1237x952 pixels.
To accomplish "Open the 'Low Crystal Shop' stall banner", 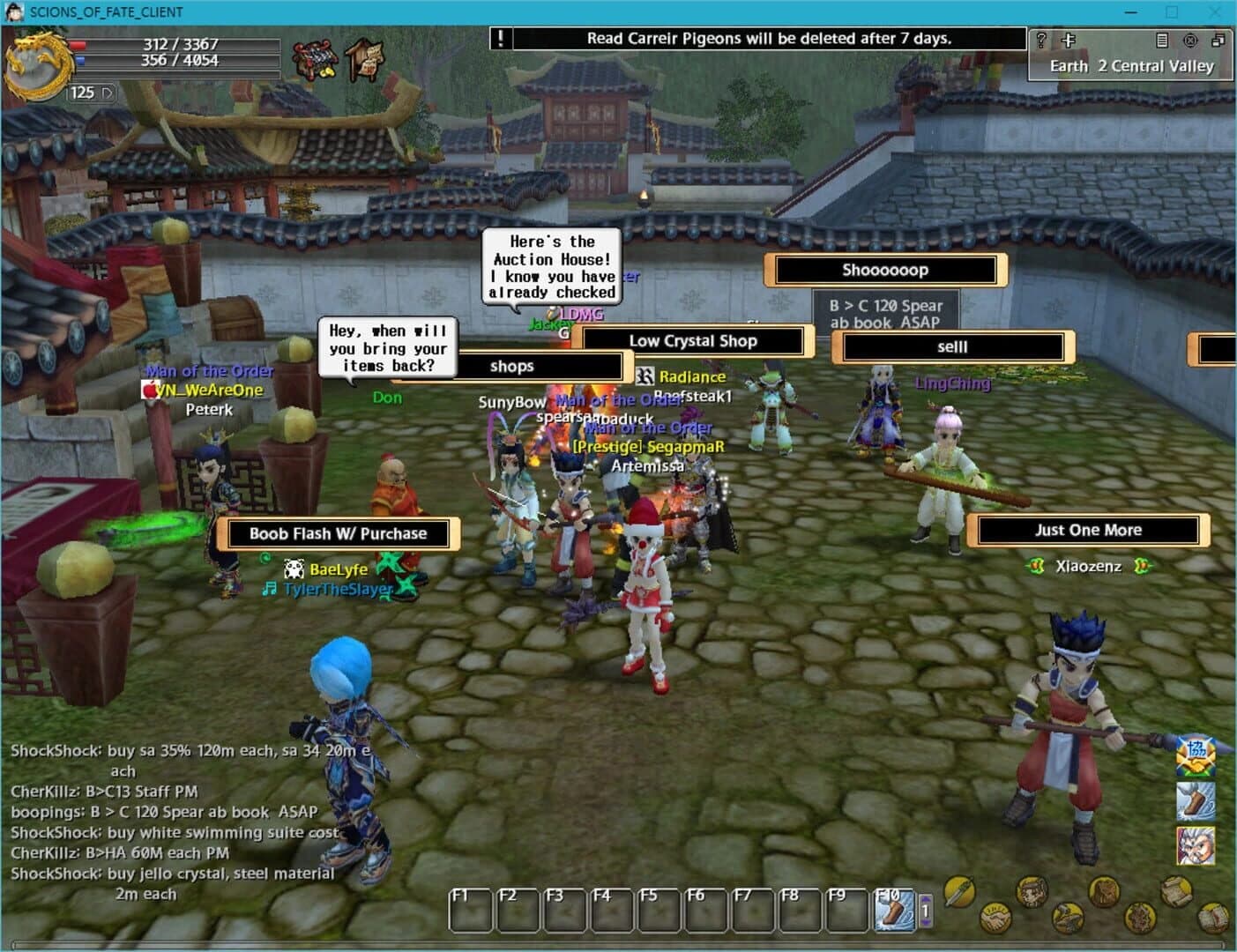I will coord(694,341).
